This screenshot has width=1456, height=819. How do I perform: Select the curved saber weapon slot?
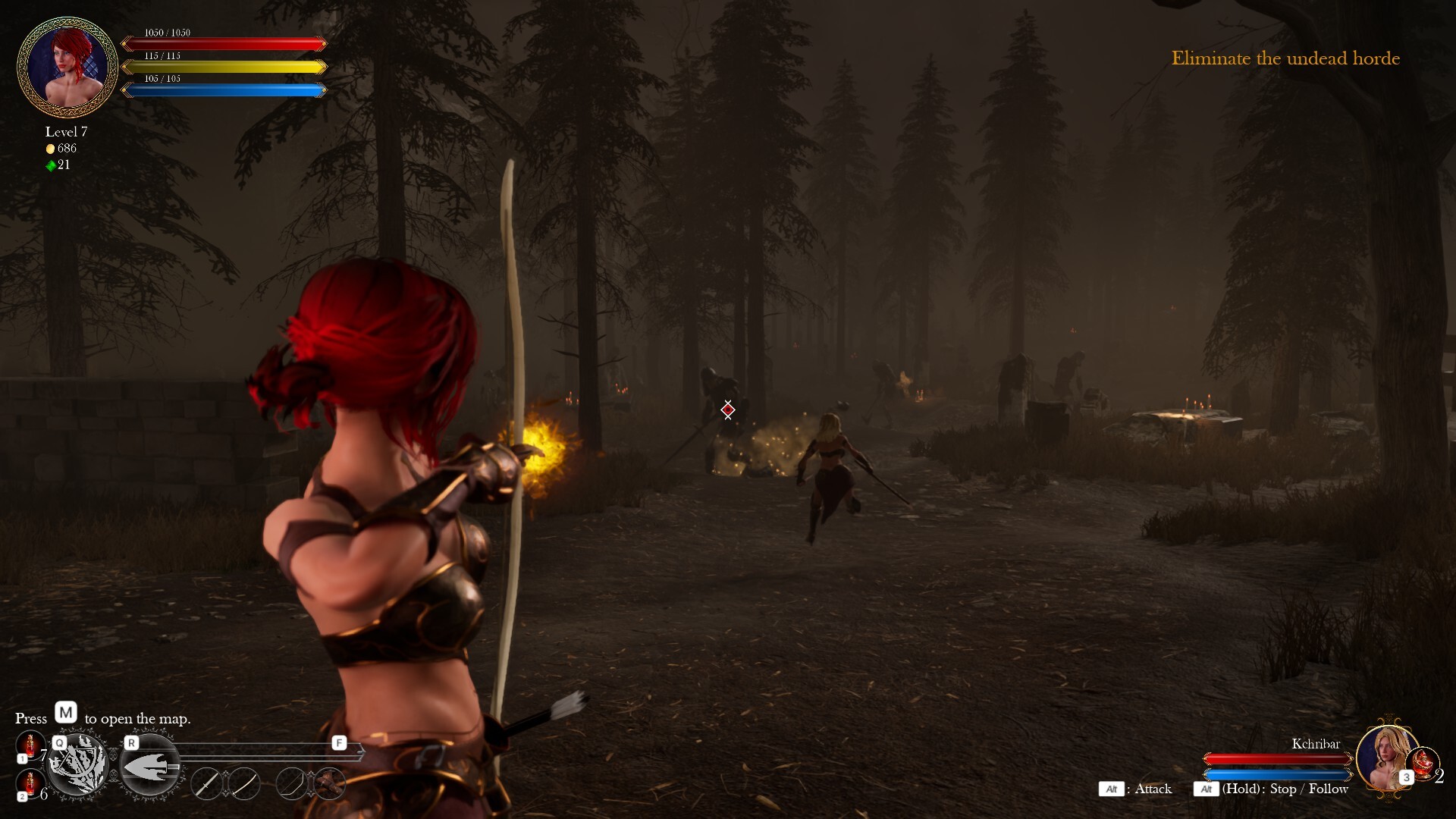click(244, 784)
